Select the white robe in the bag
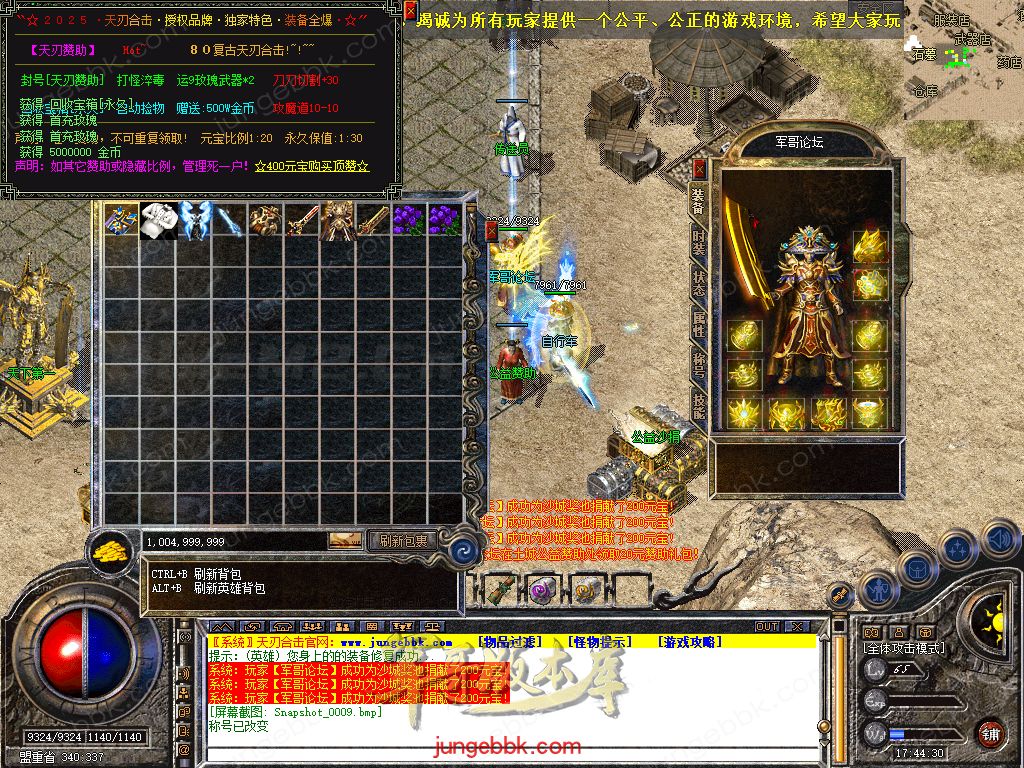Screen dimensions: 1024x768 click(x=158, y=221)
